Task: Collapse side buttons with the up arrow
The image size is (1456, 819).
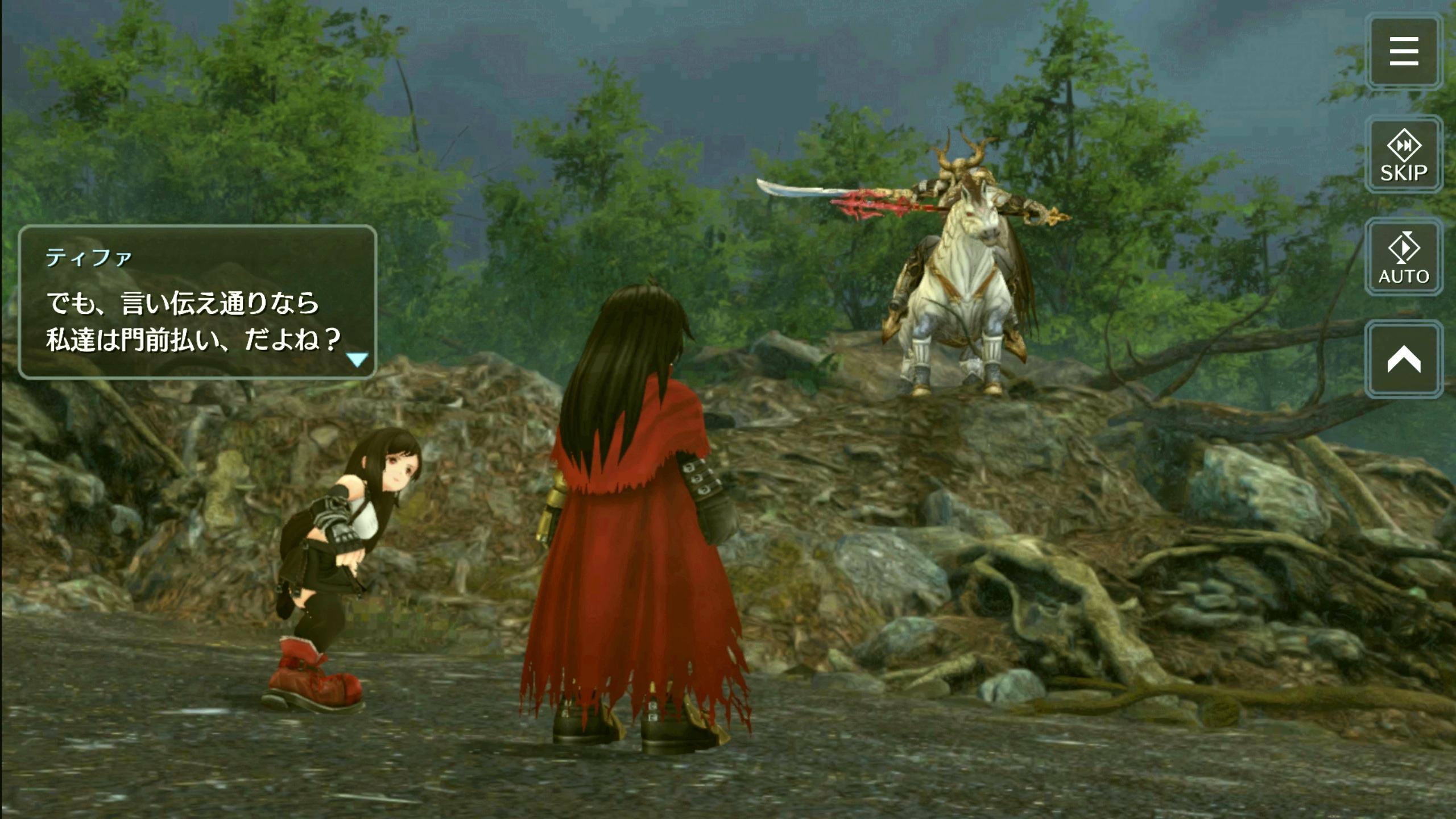Action: (x=1403, y=359)
